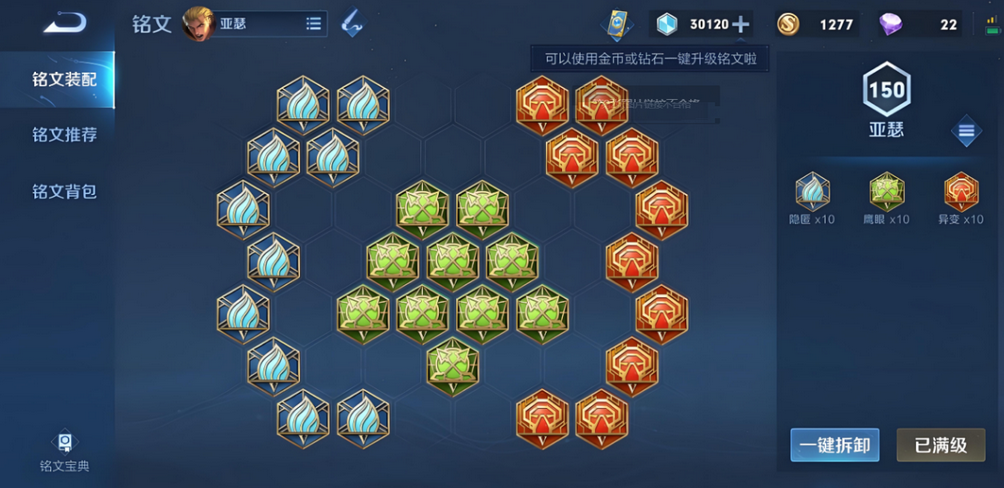Click the 一键拆卸 button
The height and width of the screenshot is (488, 1004).
(x=835, y=445)
